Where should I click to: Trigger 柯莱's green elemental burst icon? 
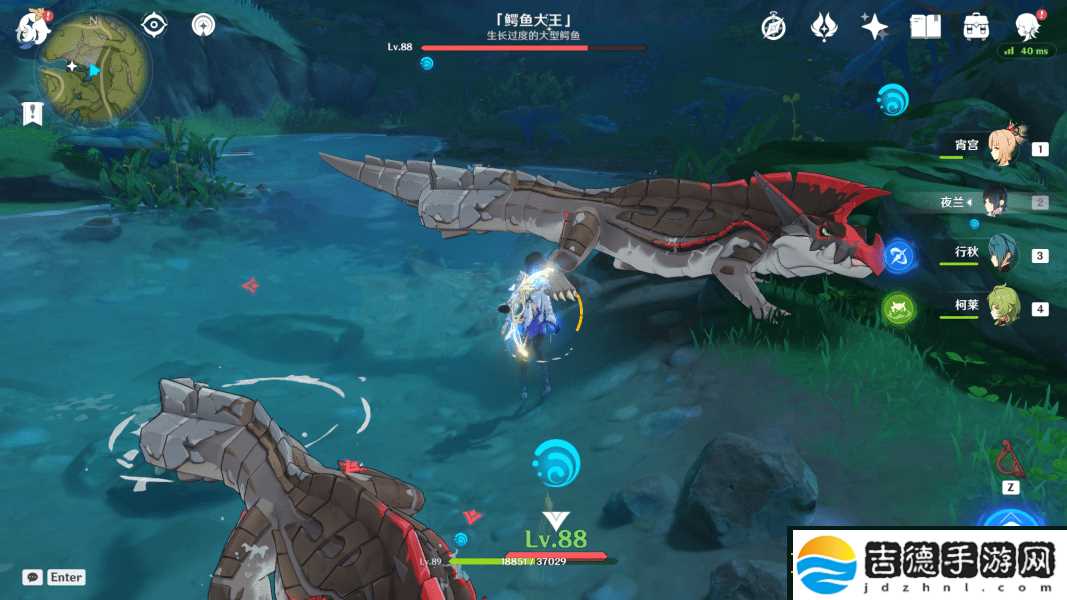click(x=898, y=308)
